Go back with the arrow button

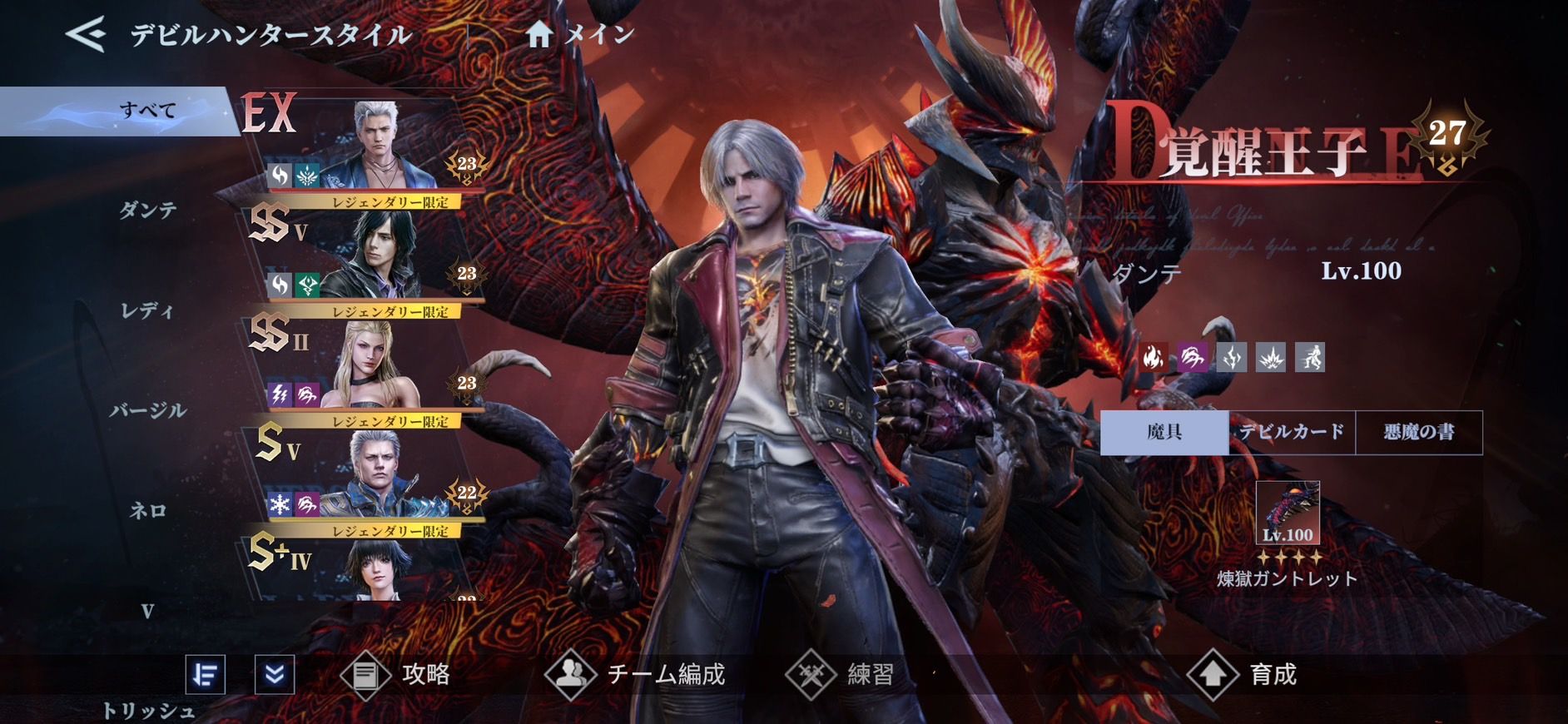(x=86, y=35)
